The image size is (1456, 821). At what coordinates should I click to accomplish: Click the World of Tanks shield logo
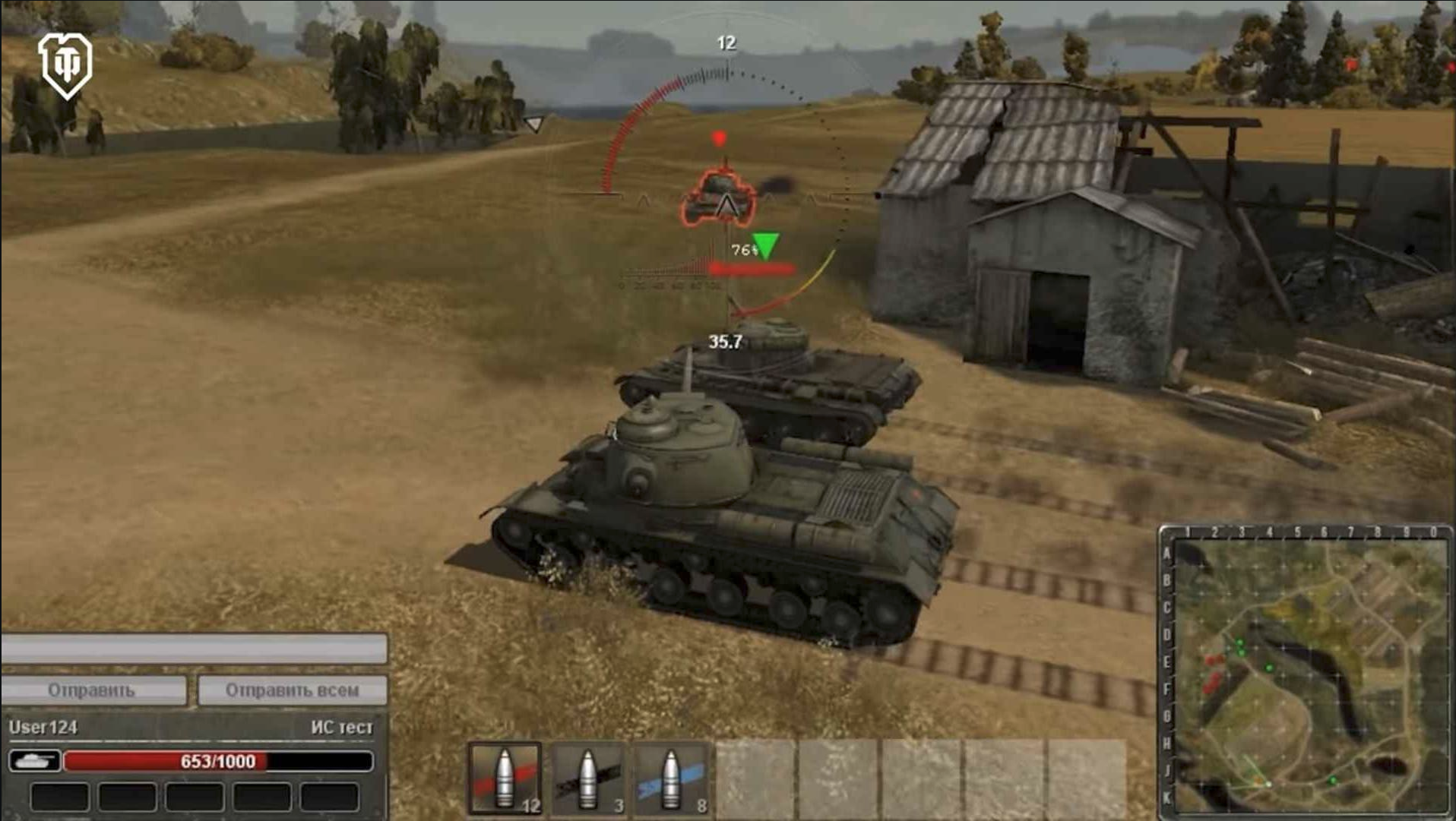point(65,65)
